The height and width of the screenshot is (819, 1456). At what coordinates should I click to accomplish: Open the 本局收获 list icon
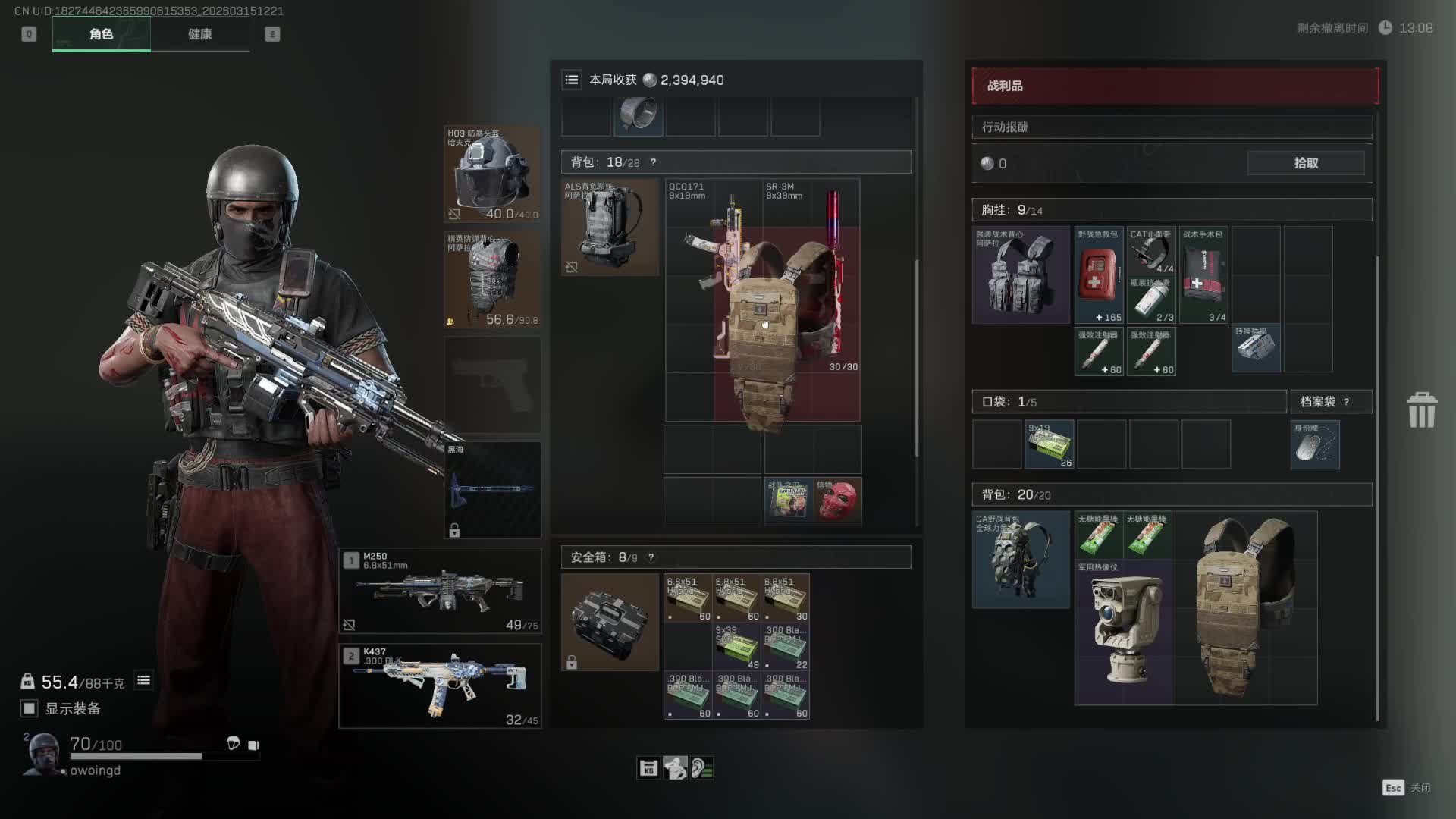pos(572,80)
